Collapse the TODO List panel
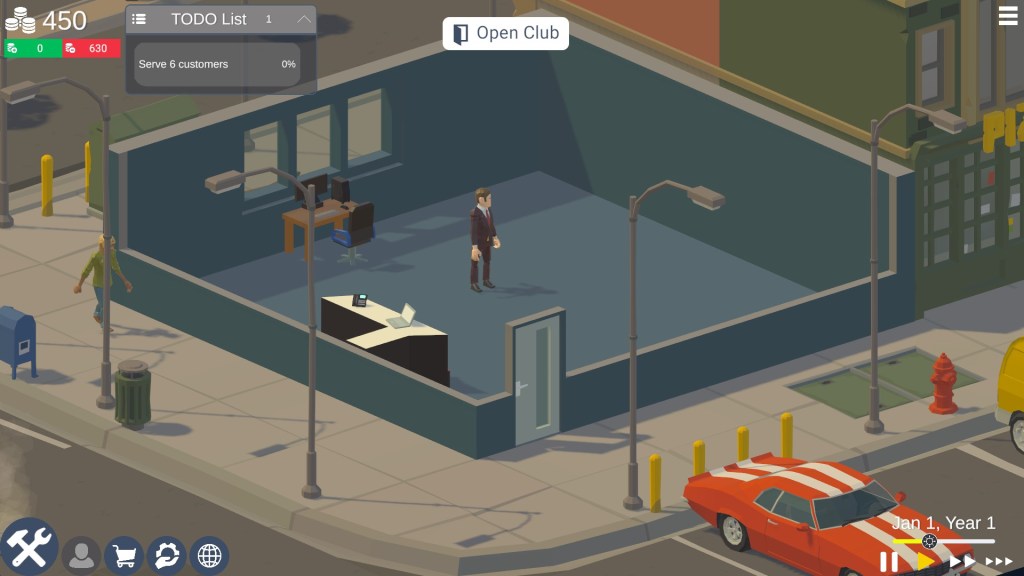The height and width of the screenshot is (576, 1024). pos(305,19)
